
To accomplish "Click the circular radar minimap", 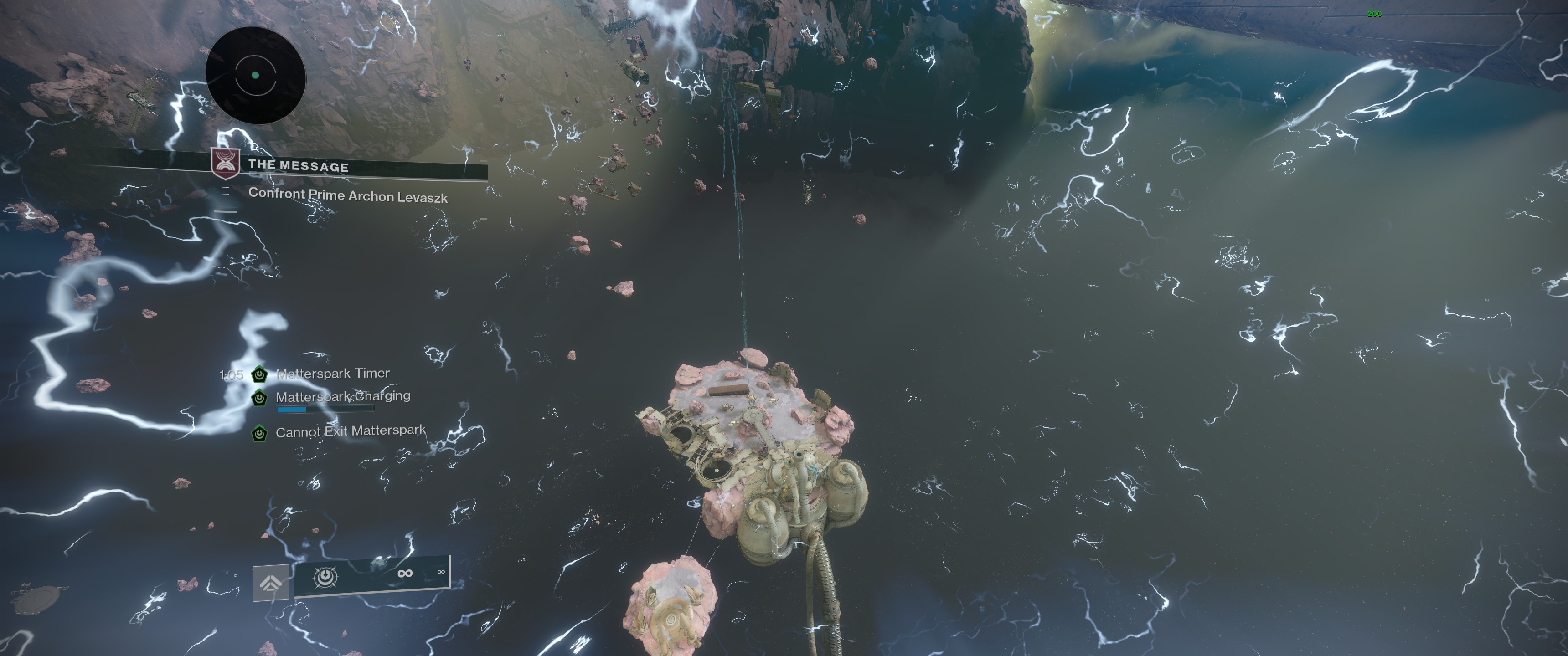I will tap(255, 76).
